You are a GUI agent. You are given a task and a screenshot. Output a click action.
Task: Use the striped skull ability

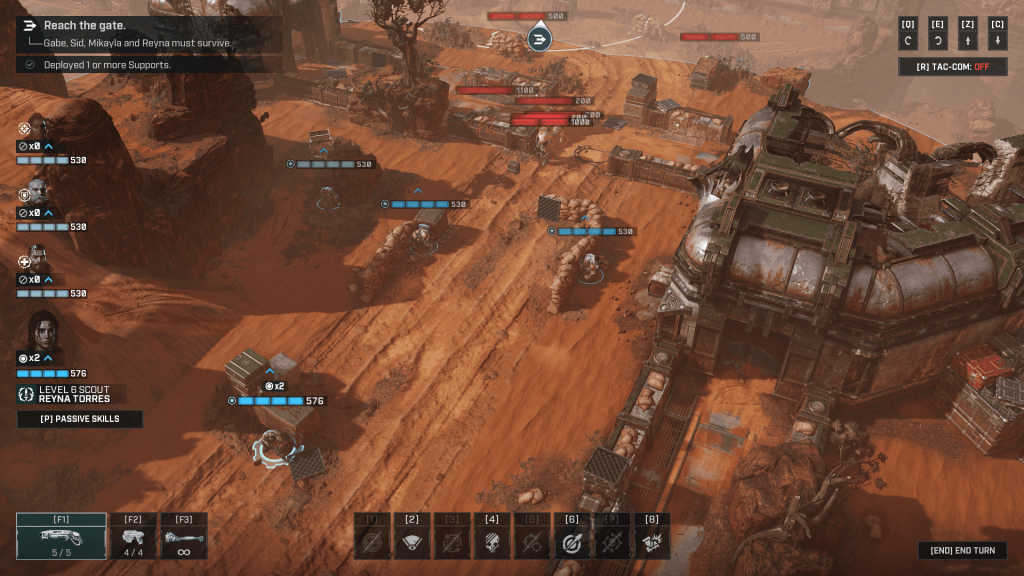(x=492, y=541)
